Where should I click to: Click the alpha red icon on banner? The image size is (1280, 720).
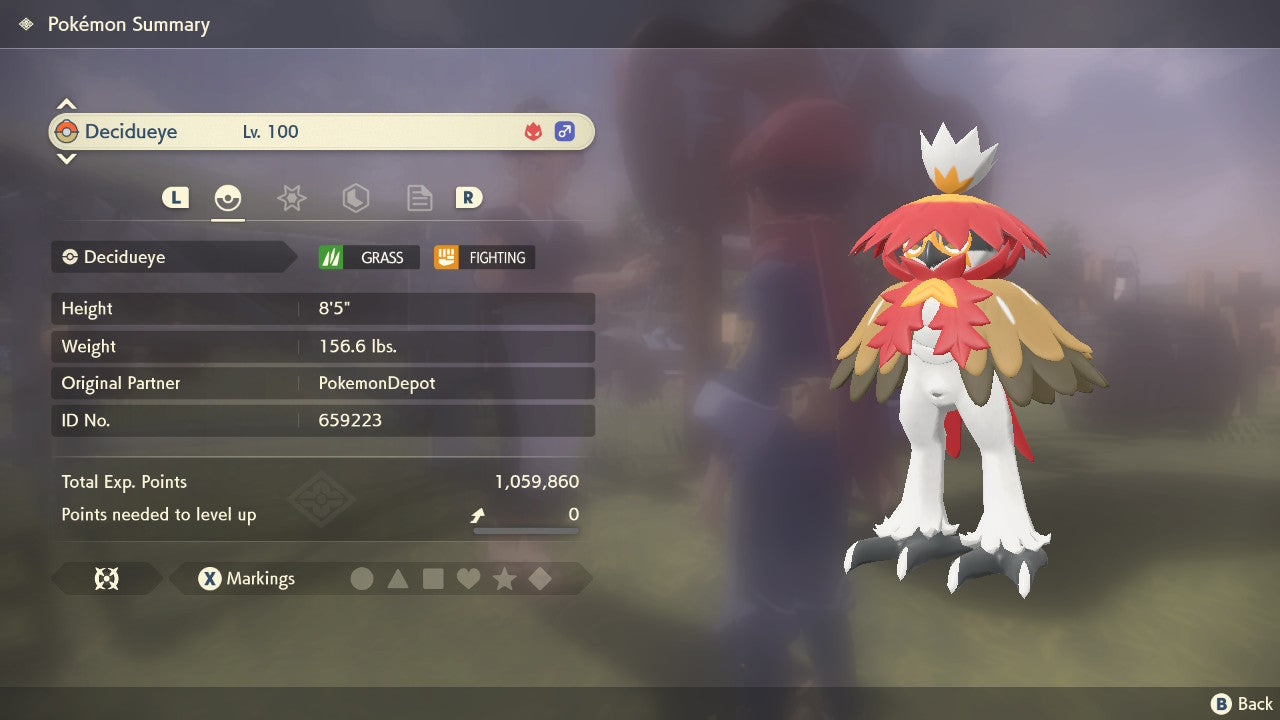click(533, 132)
